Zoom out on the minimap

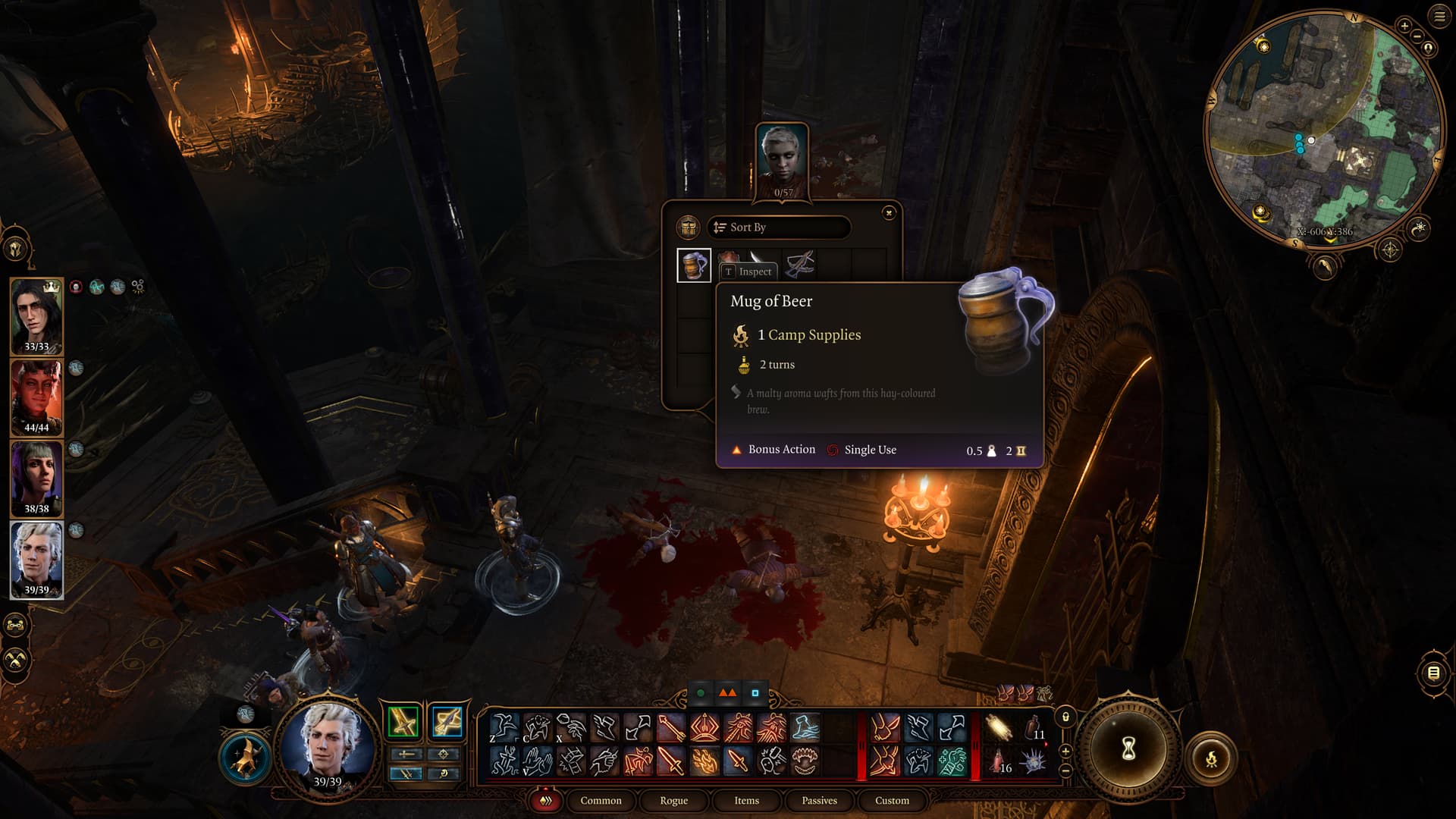pos(1416,36)
